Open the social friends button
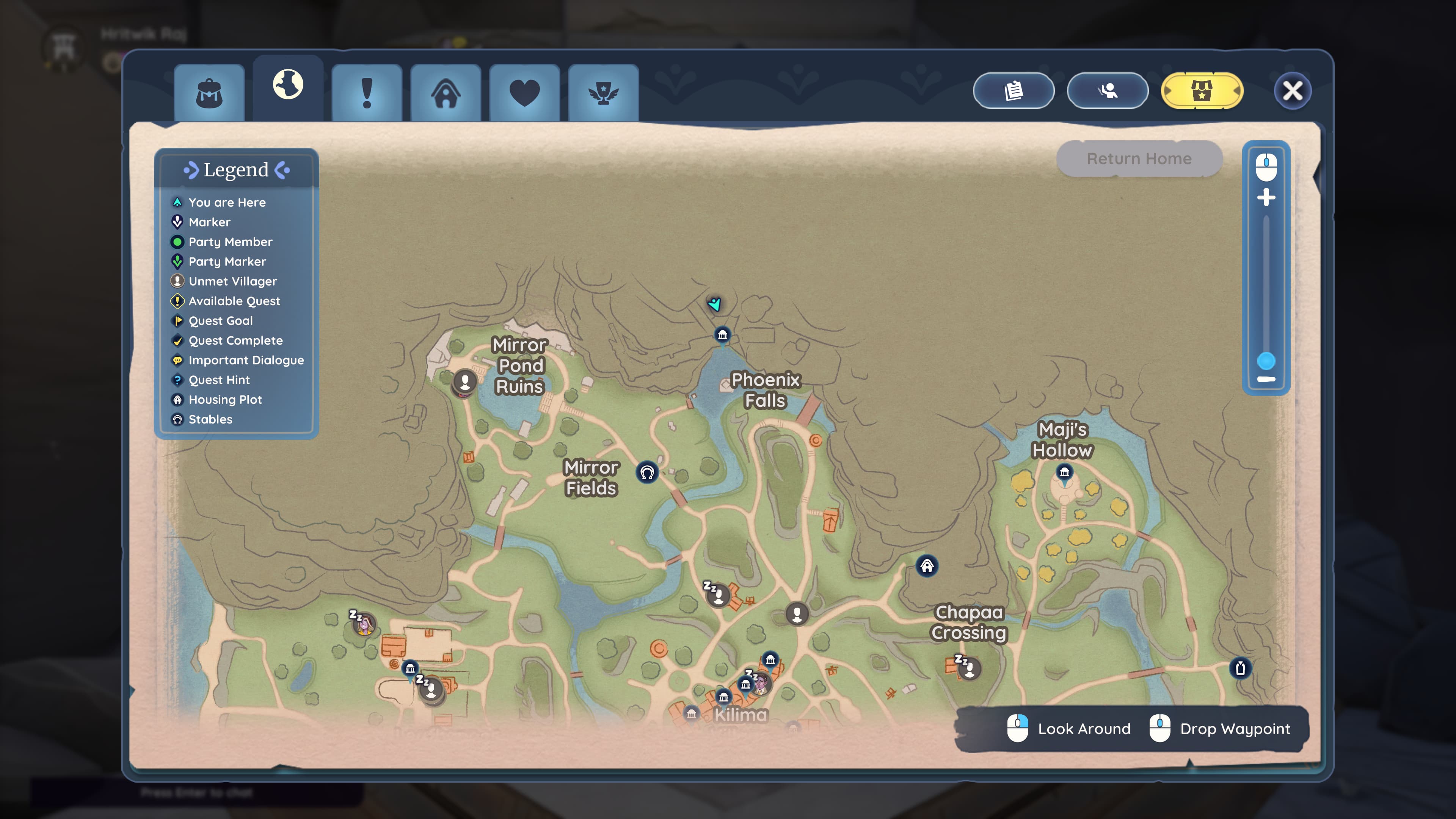 pyautogui.click(x=1107, y=91)
